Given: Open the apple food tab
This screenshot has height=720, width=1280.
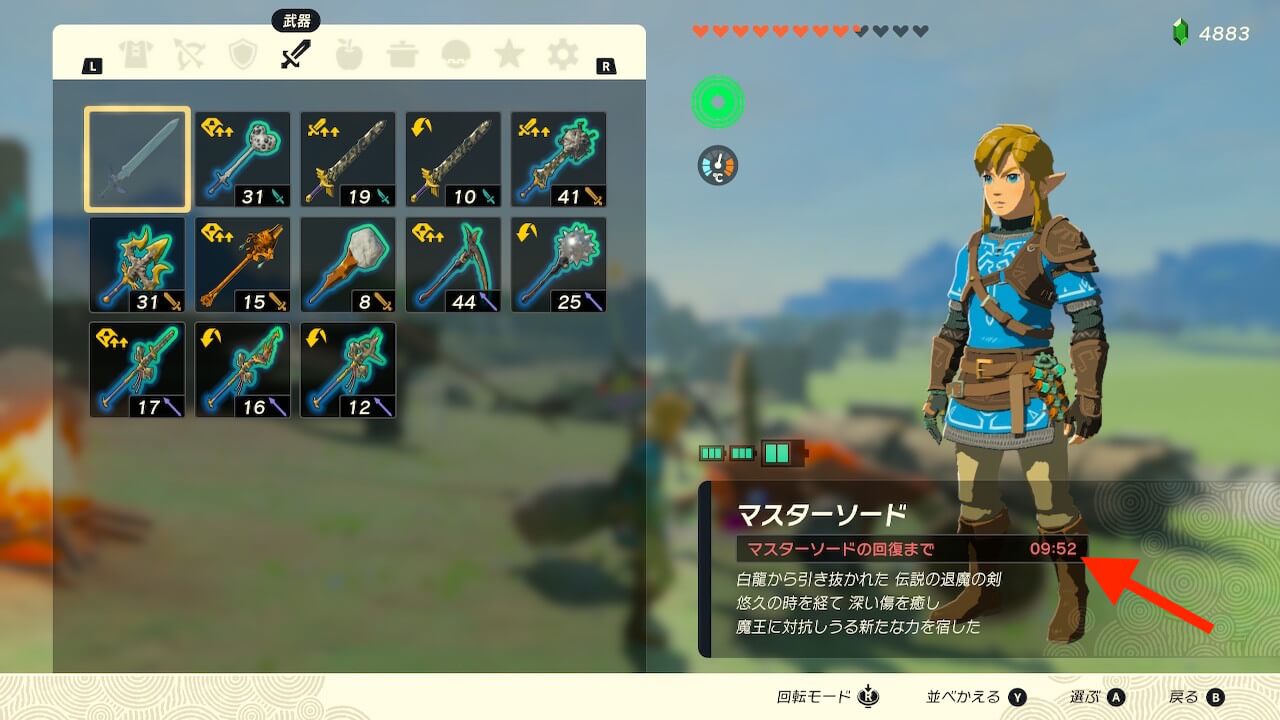Looking at the screenshot, I should [349, 54].
